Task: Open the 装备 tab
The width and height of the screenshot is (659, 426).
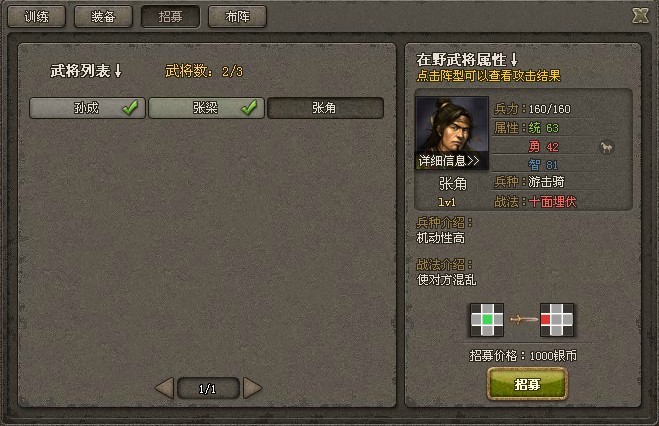Action: (x=103, y=17)
